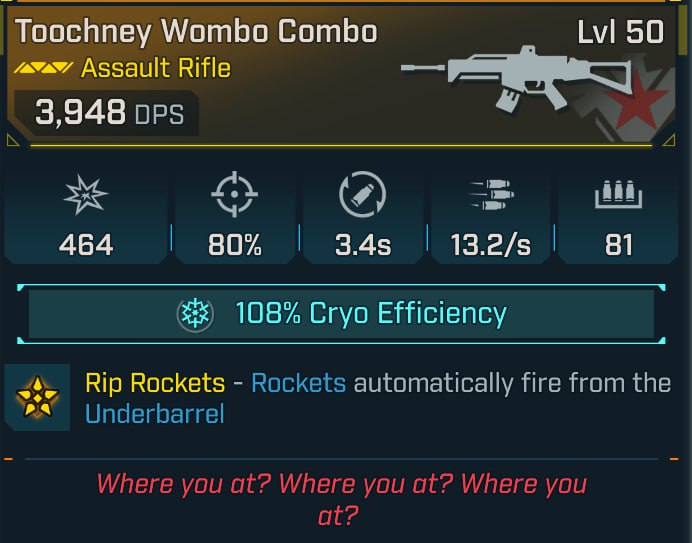Click the blue Underbarrel keyword
Screen dimensions: 692x543
tap(155, 414)
